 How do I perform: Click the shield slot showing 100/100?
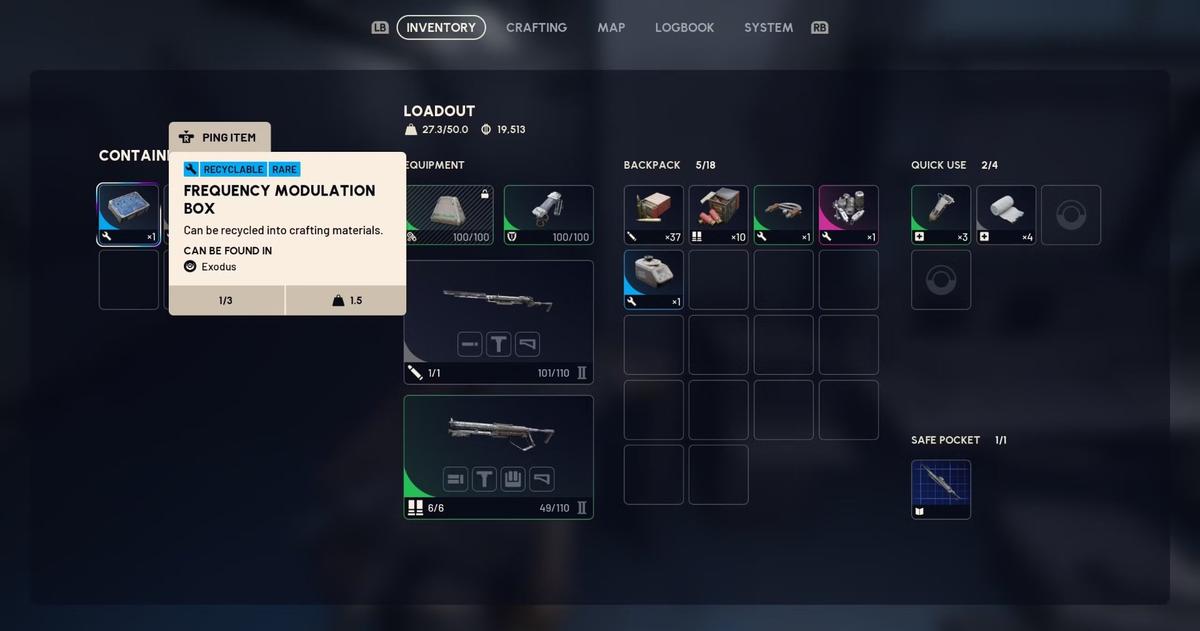[x=548, y=214]
